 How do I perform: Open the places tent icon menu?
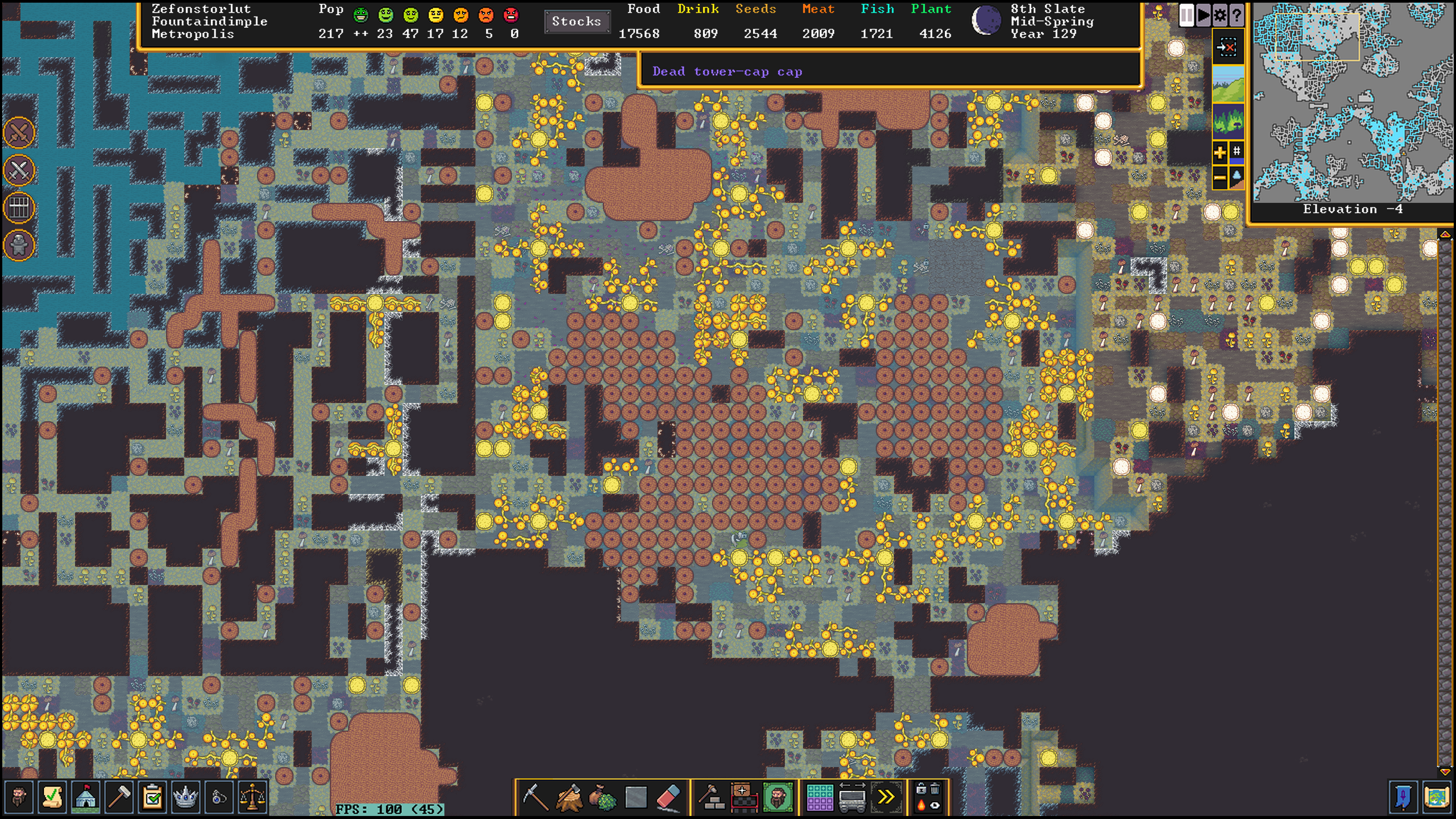coord(85,797)
